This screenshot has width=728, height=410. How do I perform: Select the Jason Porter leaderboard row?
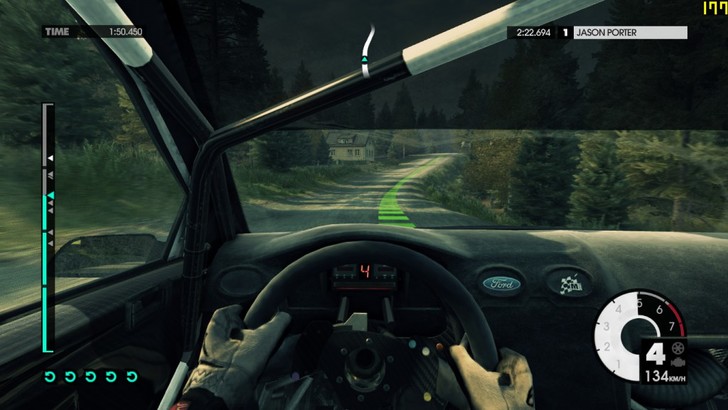(x=599, y=32)
